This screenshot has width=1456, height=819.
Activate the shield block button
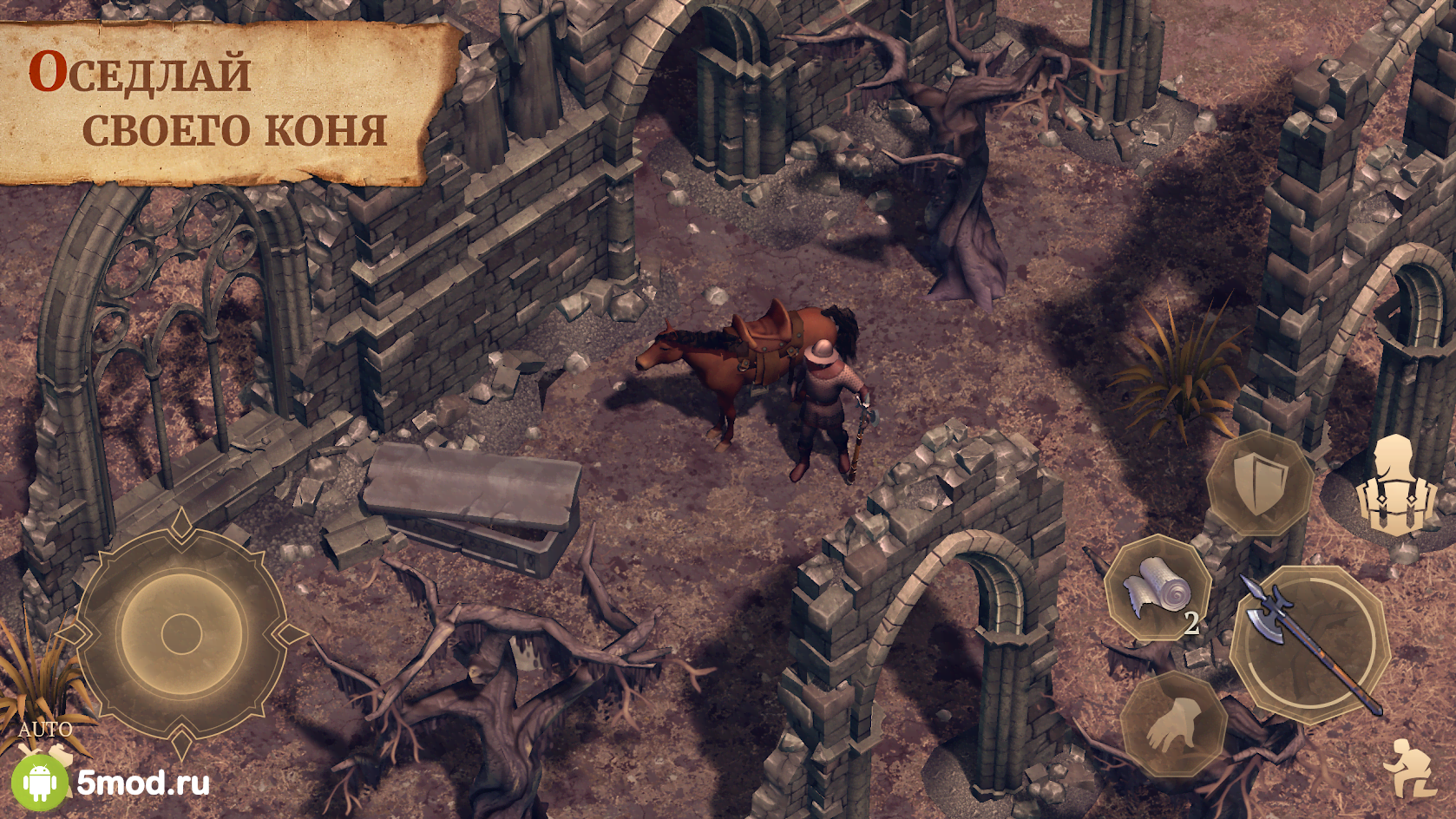click(1259, 482)
